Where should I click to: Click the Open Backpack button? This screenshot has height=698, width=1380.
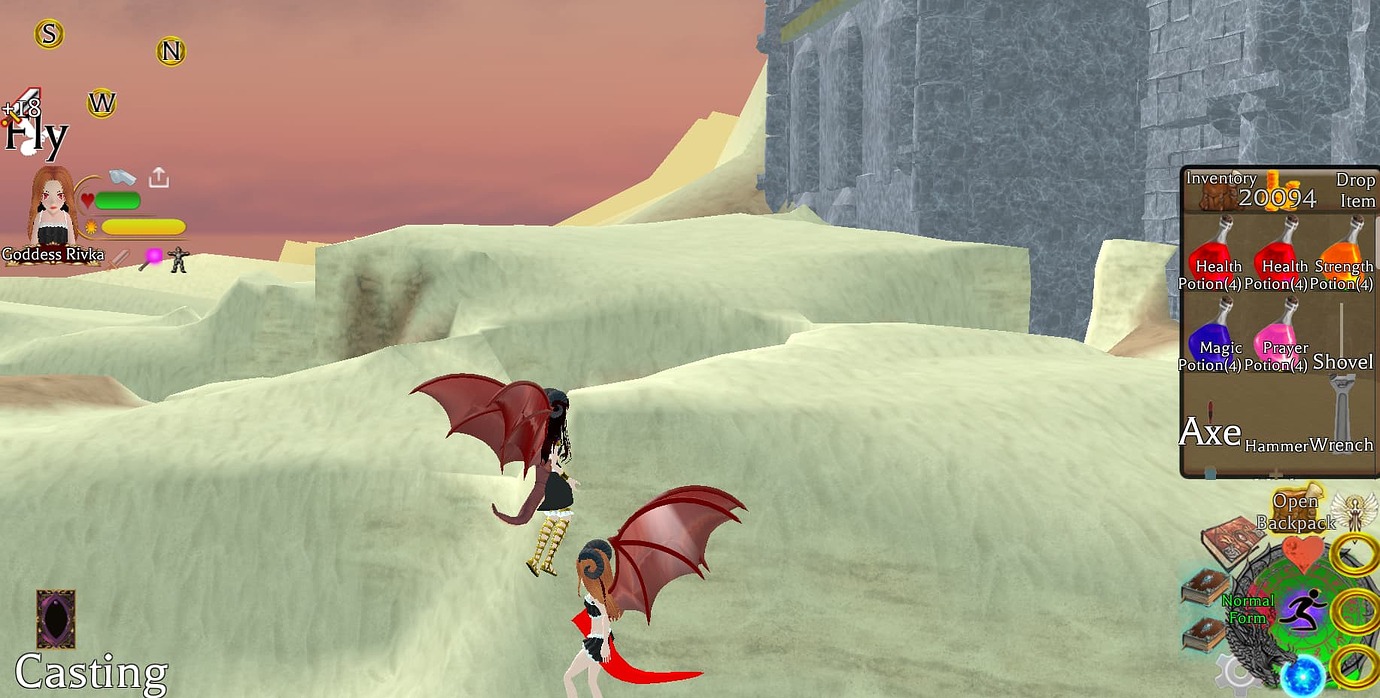[1296, 511]
